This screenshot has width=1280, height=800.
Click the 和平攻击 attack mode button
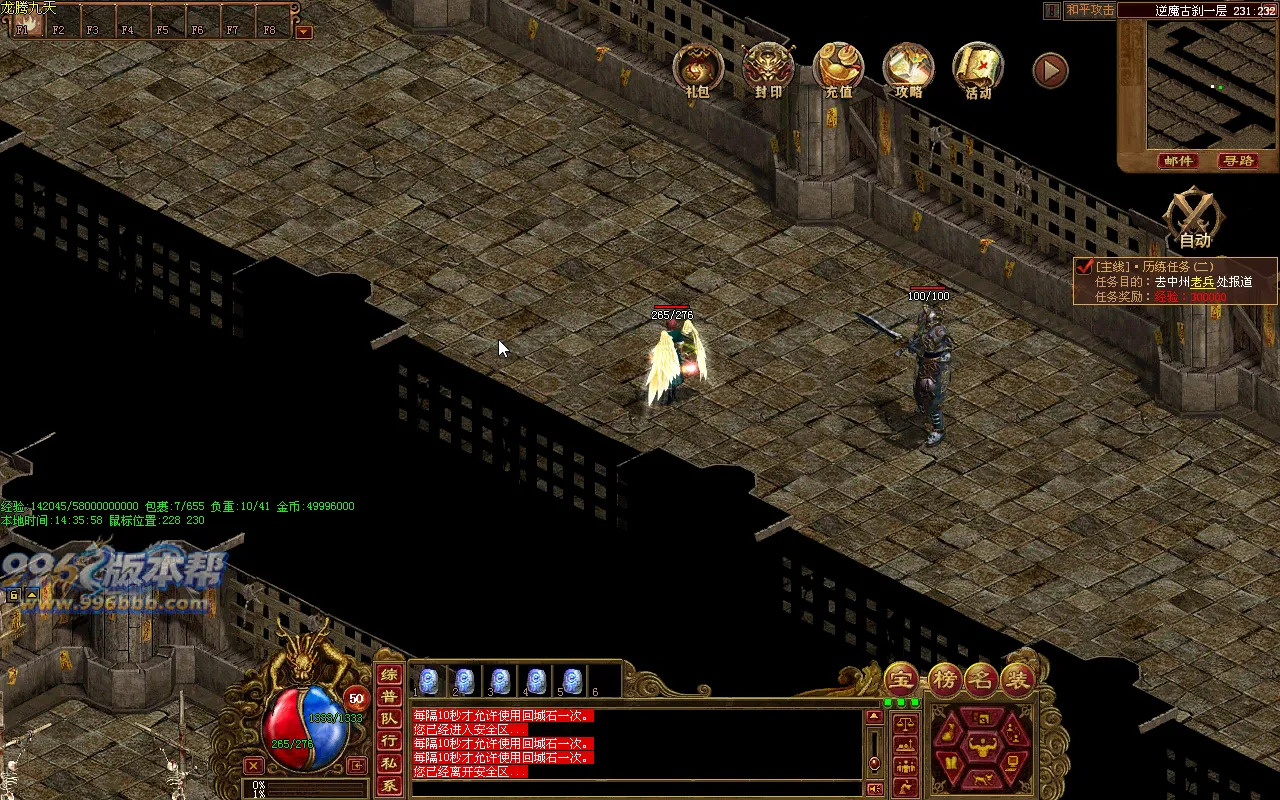[x=1089, y=10]
